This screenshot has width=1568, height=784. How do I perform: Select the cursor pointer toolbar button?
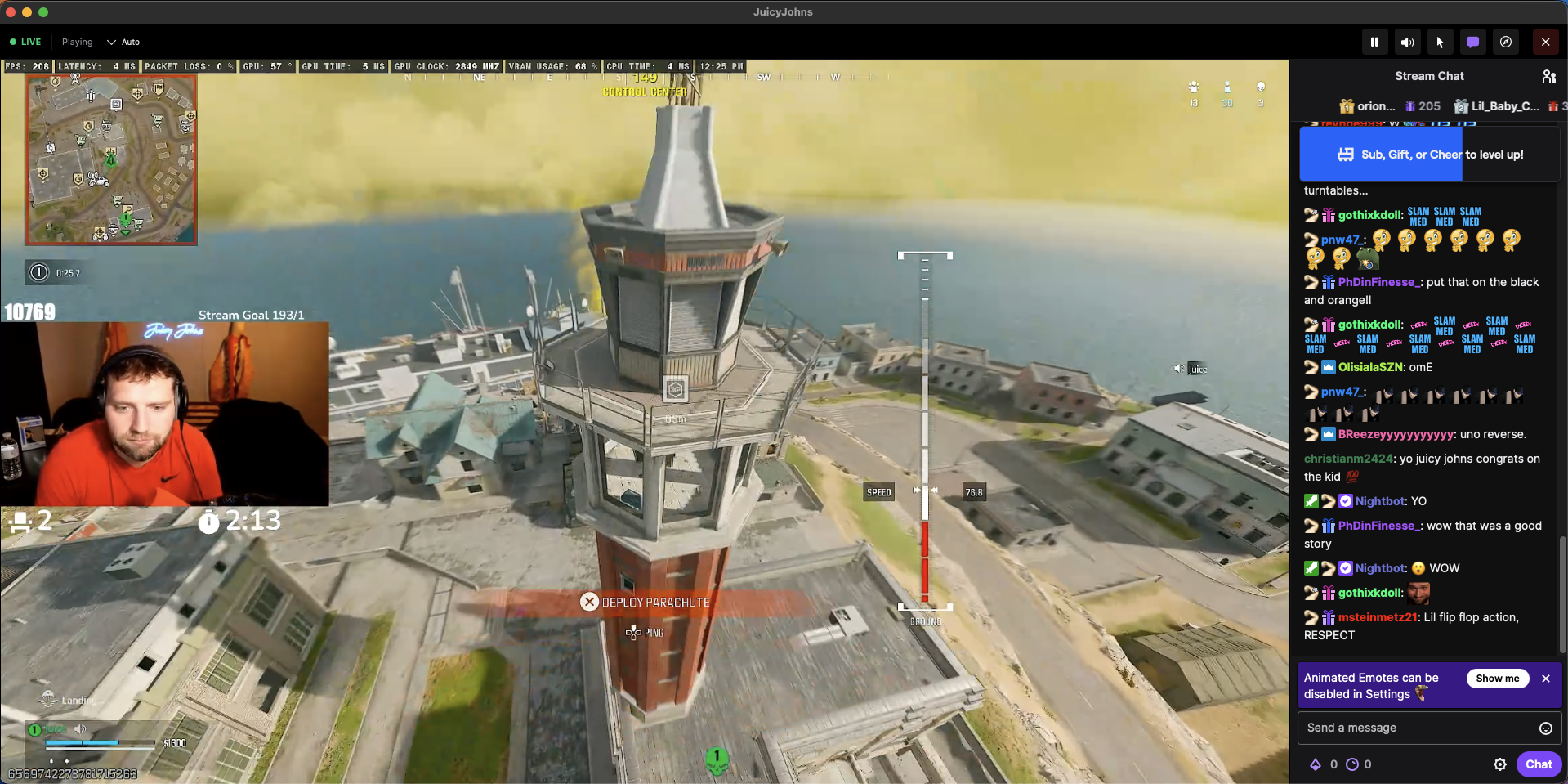1440,42
